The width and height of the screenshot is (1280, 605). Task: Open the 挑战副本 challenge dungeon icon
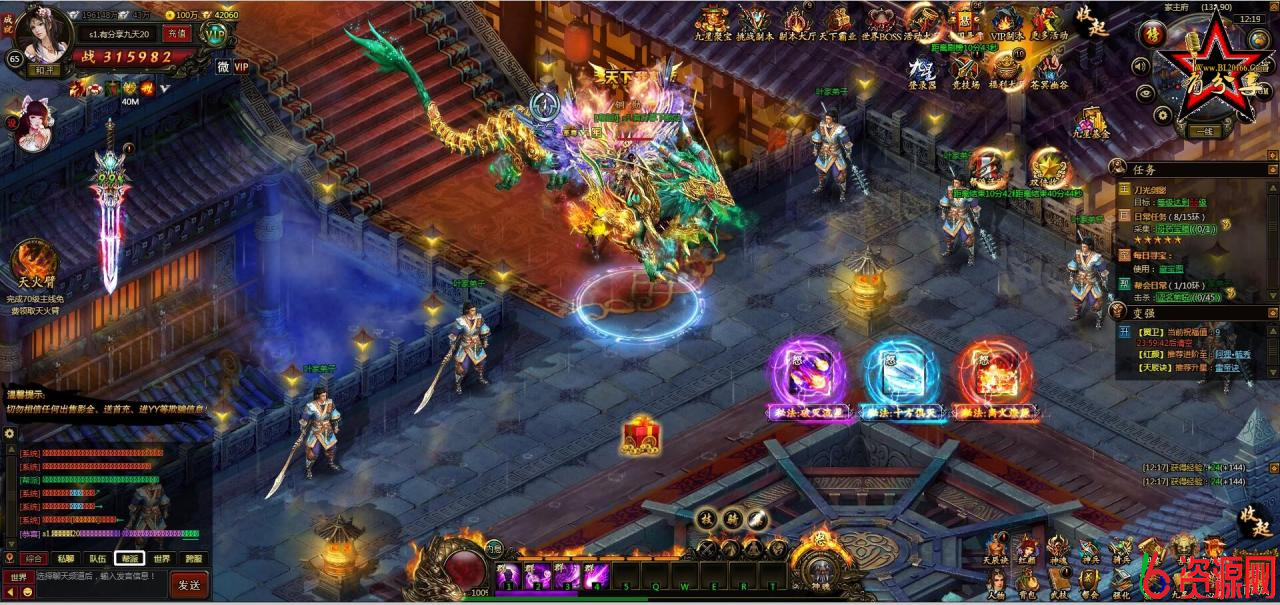pos(754,21)
